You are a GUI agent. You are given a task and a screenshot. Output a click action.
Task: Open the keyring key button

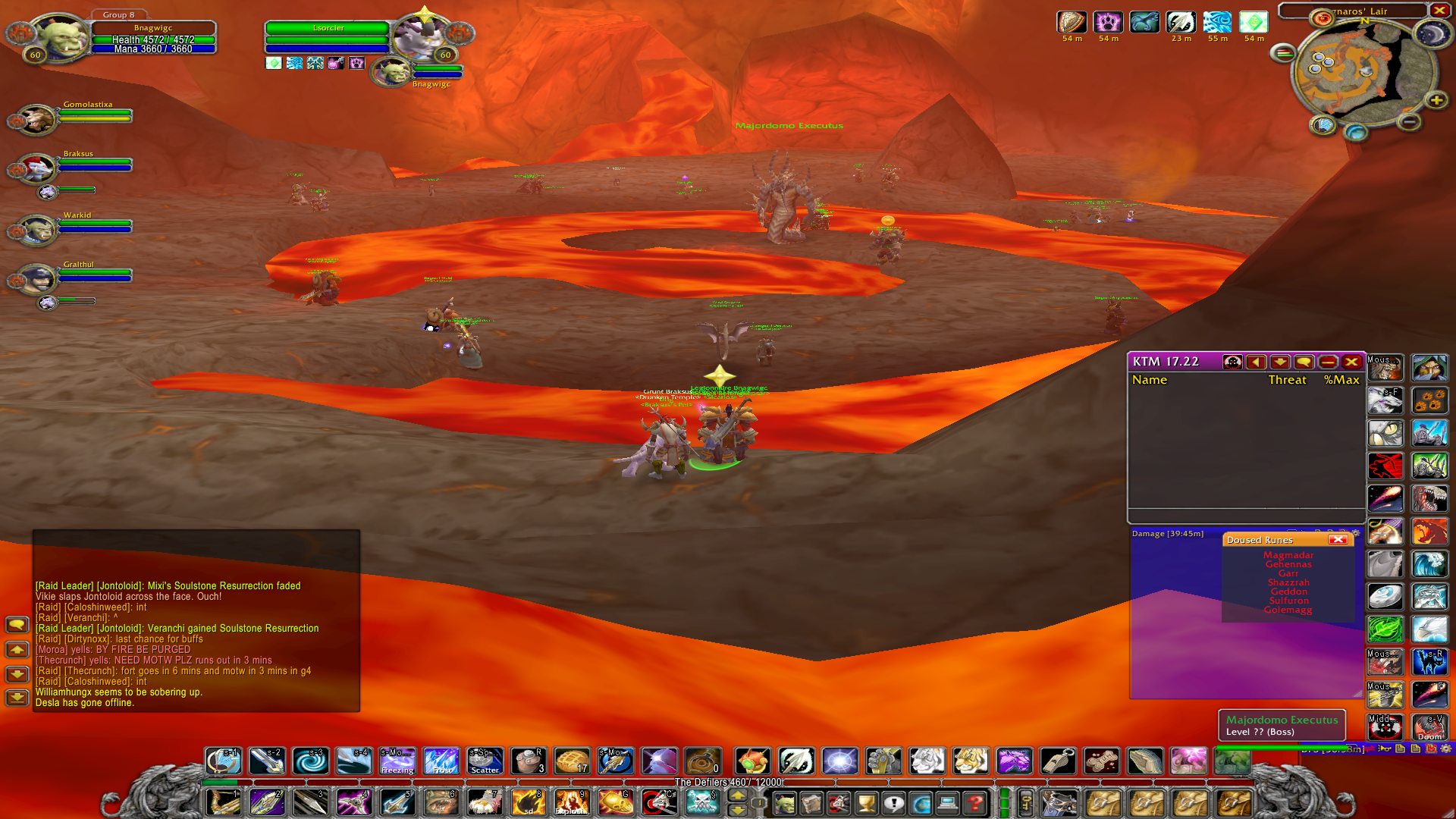1025,802
